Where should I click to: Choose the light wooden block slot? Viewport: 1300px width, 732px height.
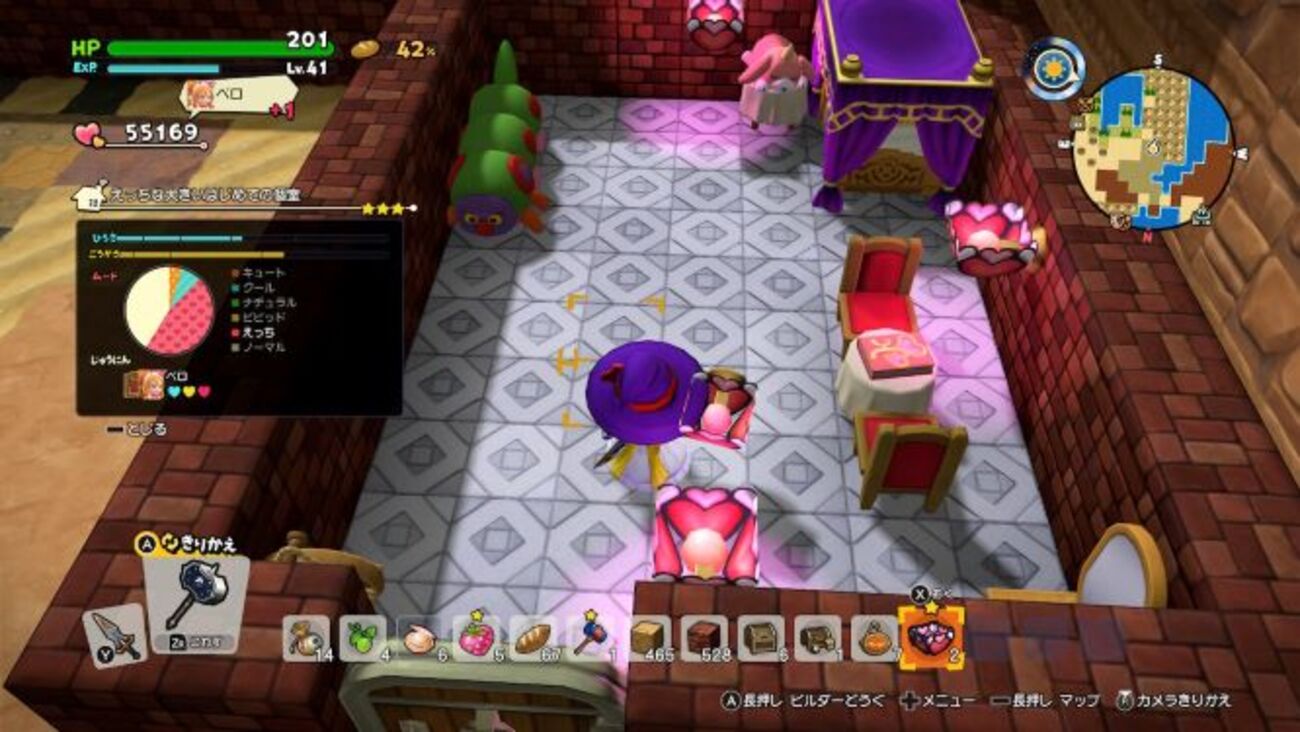click(x=649, y=639)
